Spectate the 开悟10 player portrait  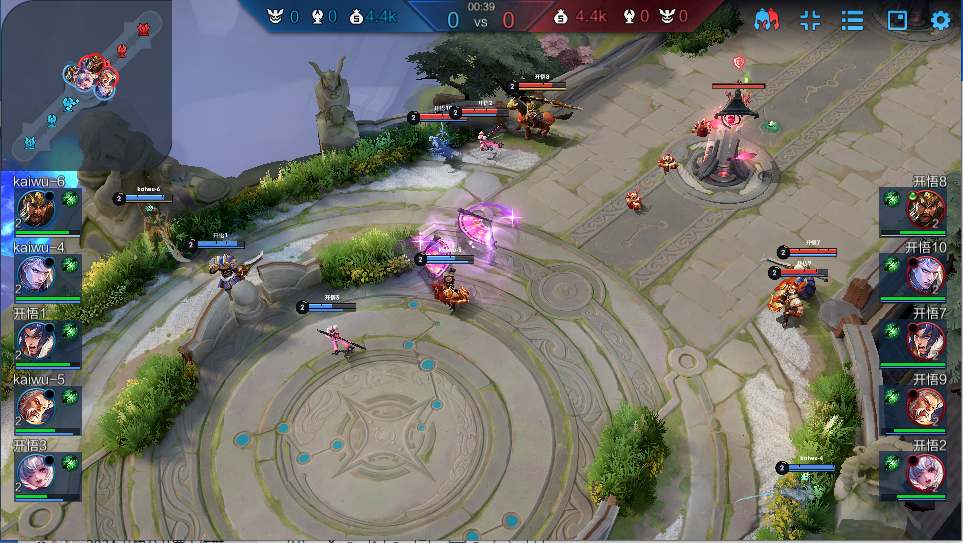point(926,273)
